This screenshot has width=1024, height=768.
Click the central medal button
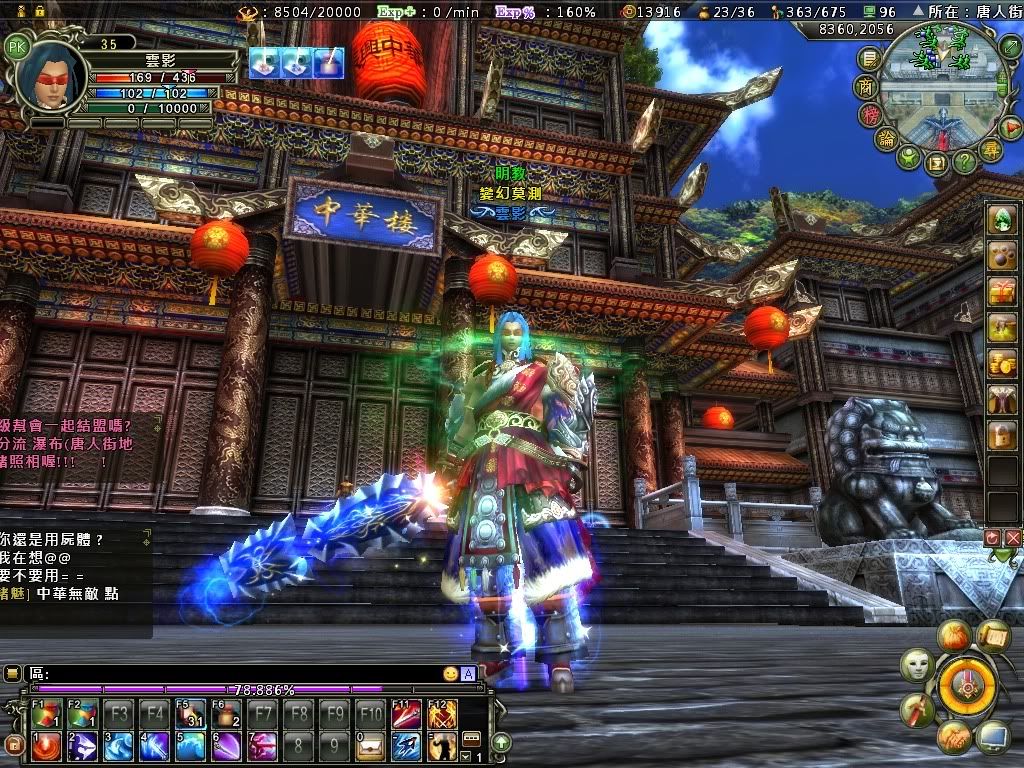(967, 685)
